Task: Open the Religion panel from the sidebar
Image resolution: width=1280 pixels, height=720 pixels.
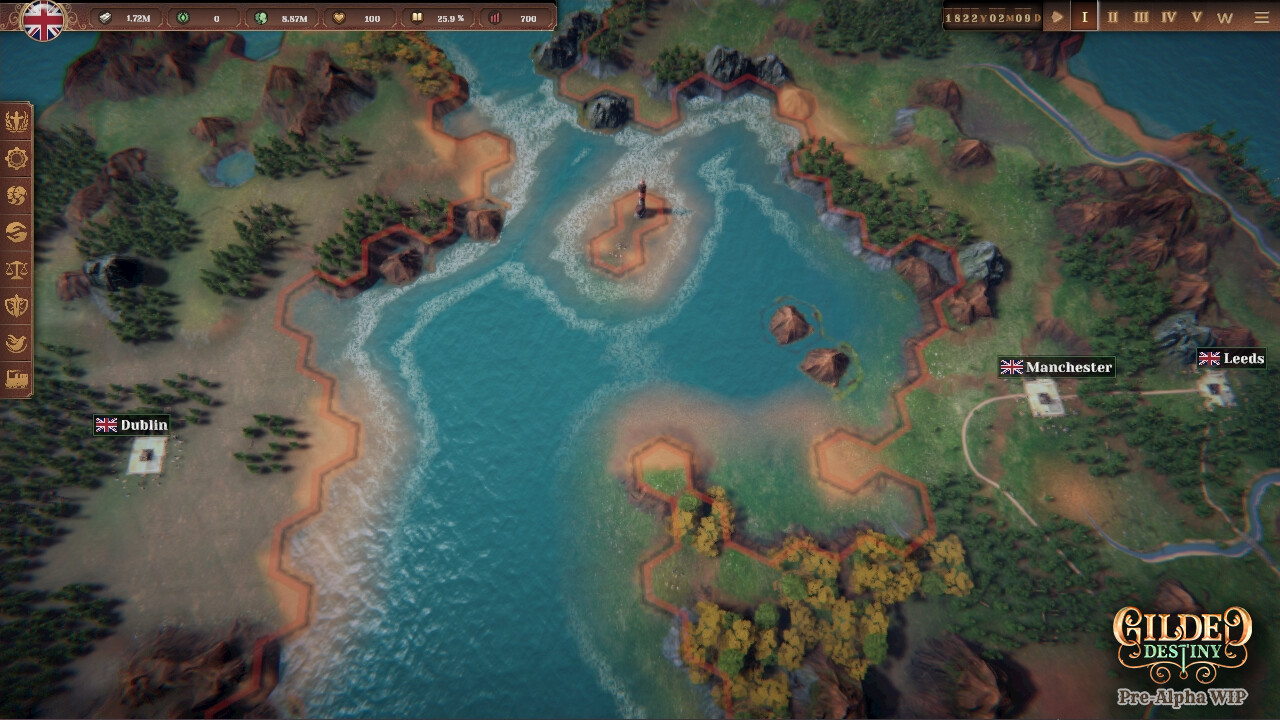Action: [16, 123]
